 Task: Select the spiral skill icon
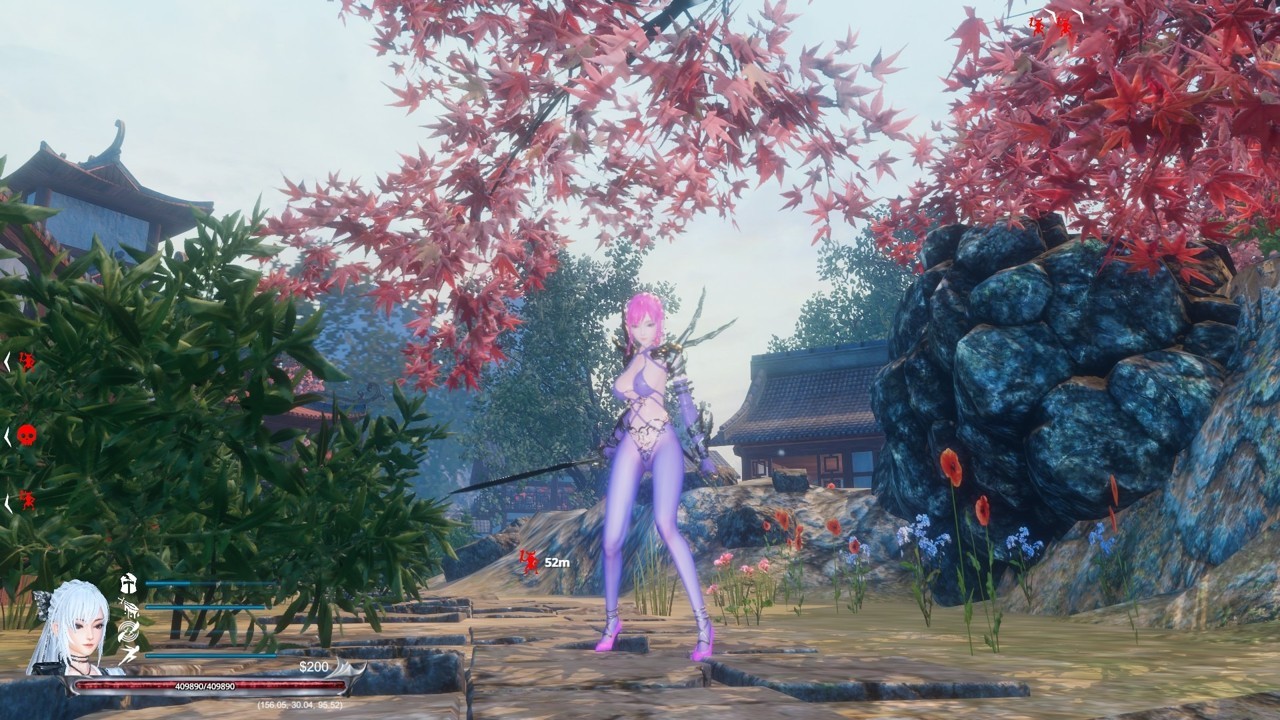click(x=128, y=631)
